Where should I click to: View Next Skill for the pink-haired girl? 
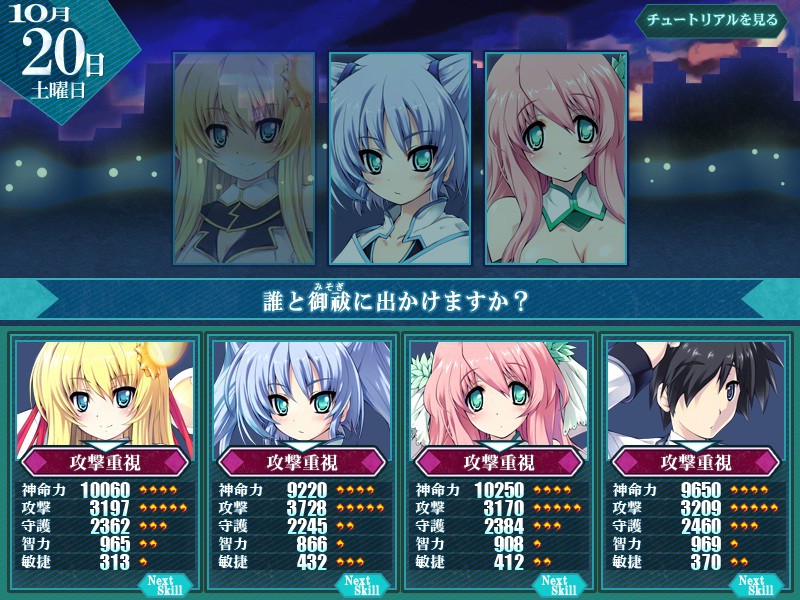click(555, 585)
